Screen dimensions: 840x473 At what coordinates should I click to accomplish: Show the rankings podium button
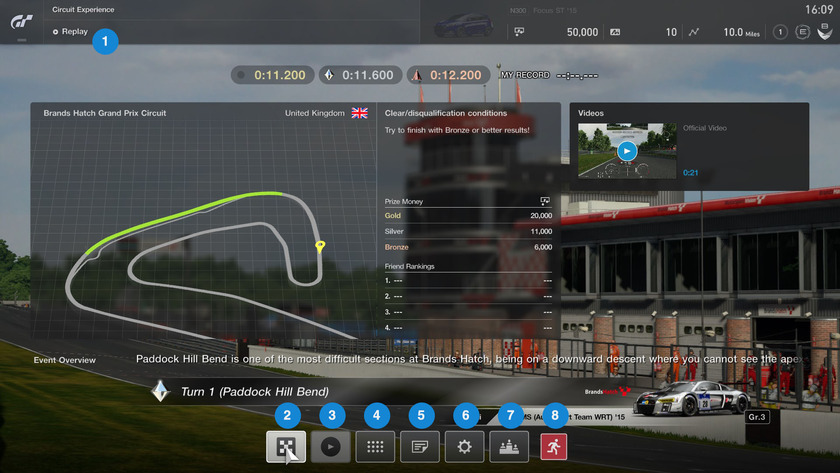click(x=509, y=446)
